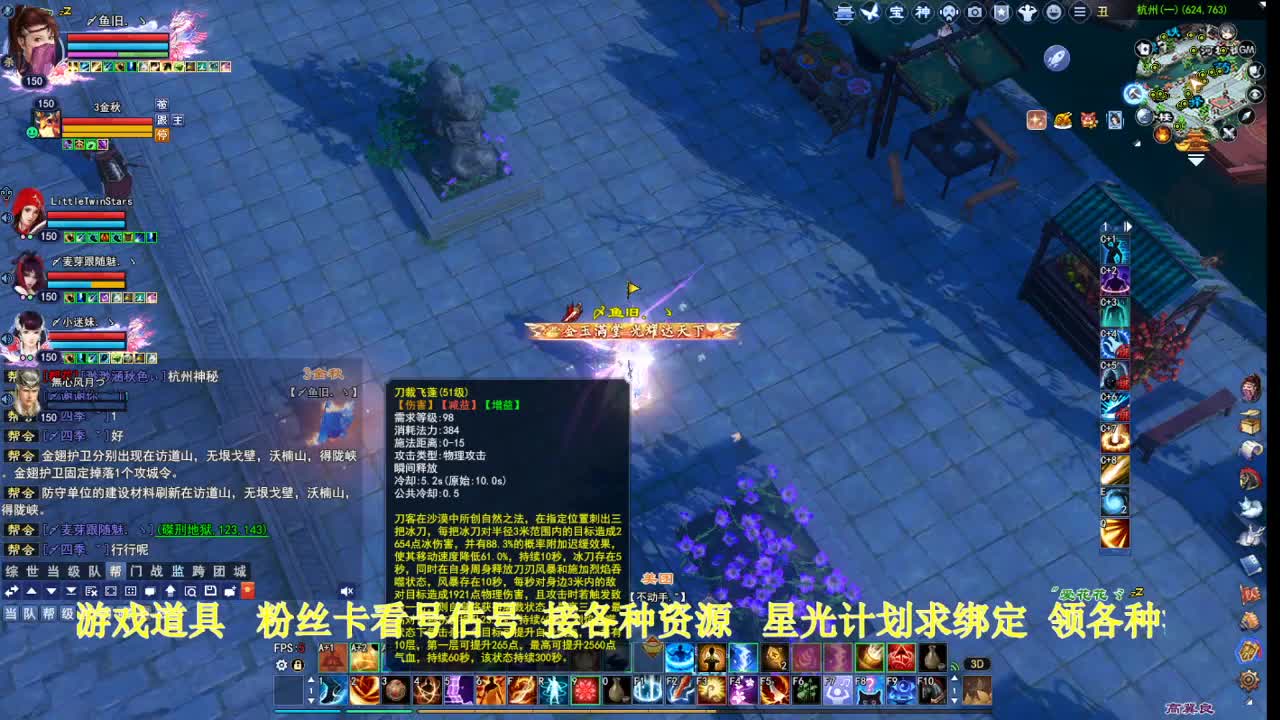Image resolution: width=1280 pixels, height=720 pixels.
Task: Open the emoji face icon in the top bar
Action: coord(1053,12)
